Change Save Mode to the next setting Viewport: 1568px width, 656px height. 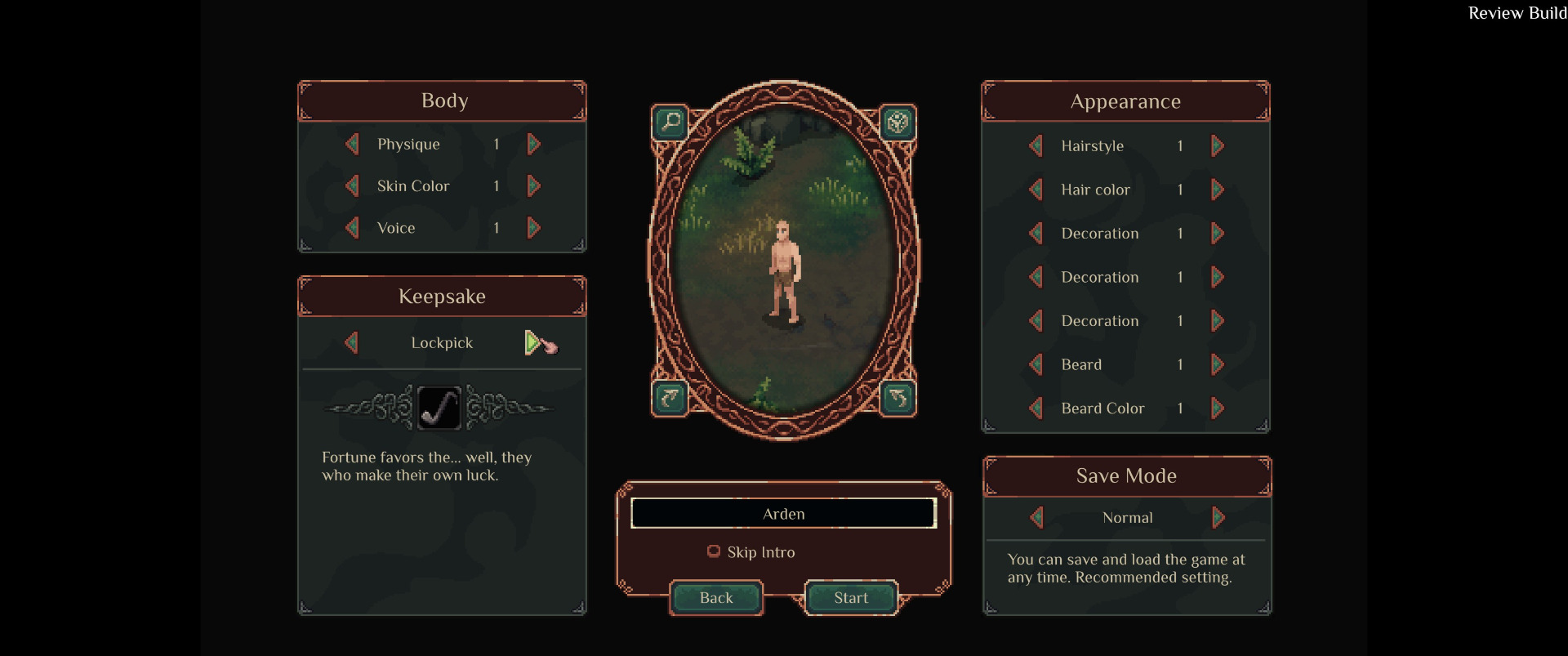[x=1218, y=518]
